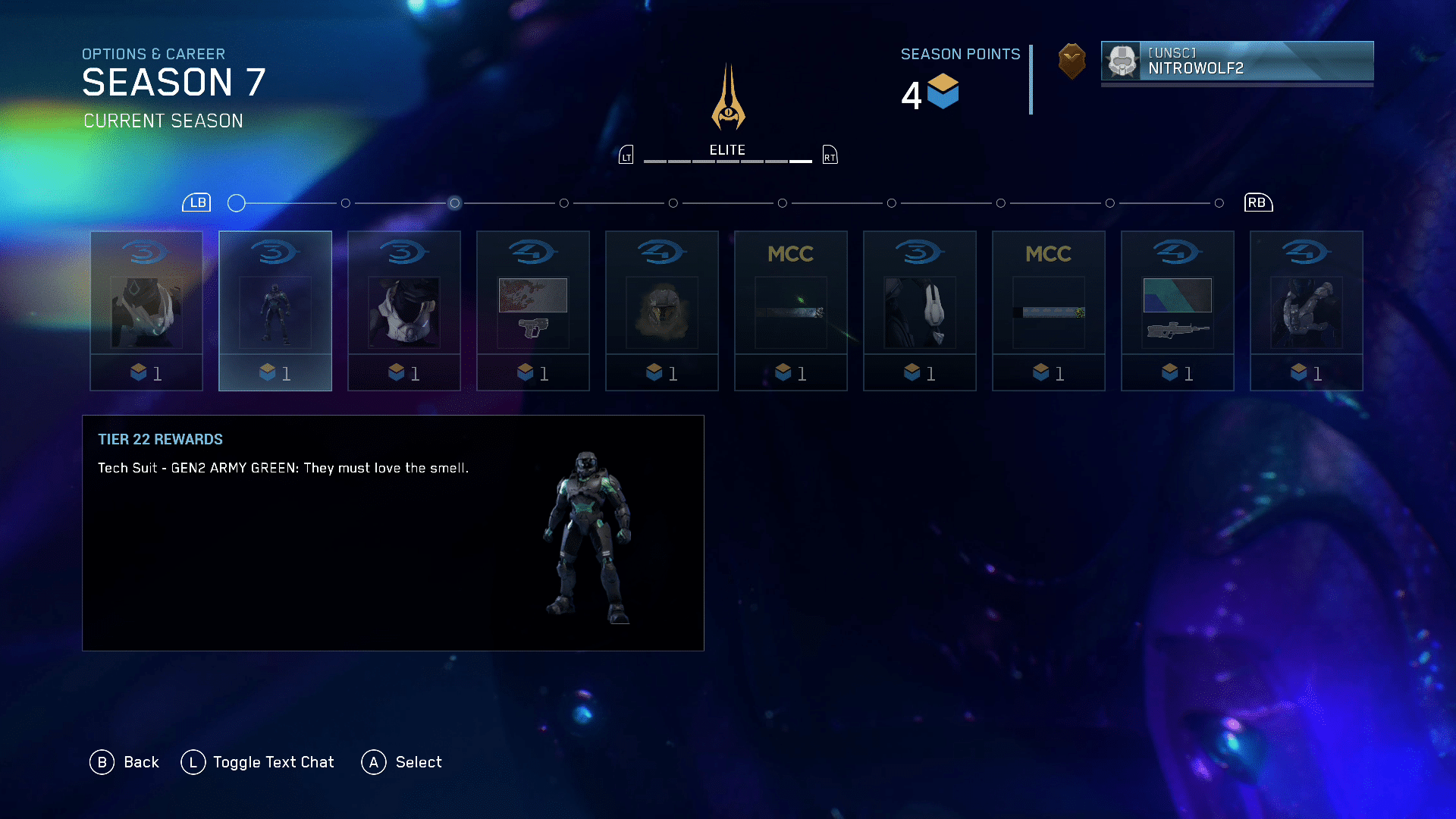Choose the Halo 4 helmet reward tile
Image resolution: width=1456 pixels, height=819 pixels.
[x=662, y=311]
